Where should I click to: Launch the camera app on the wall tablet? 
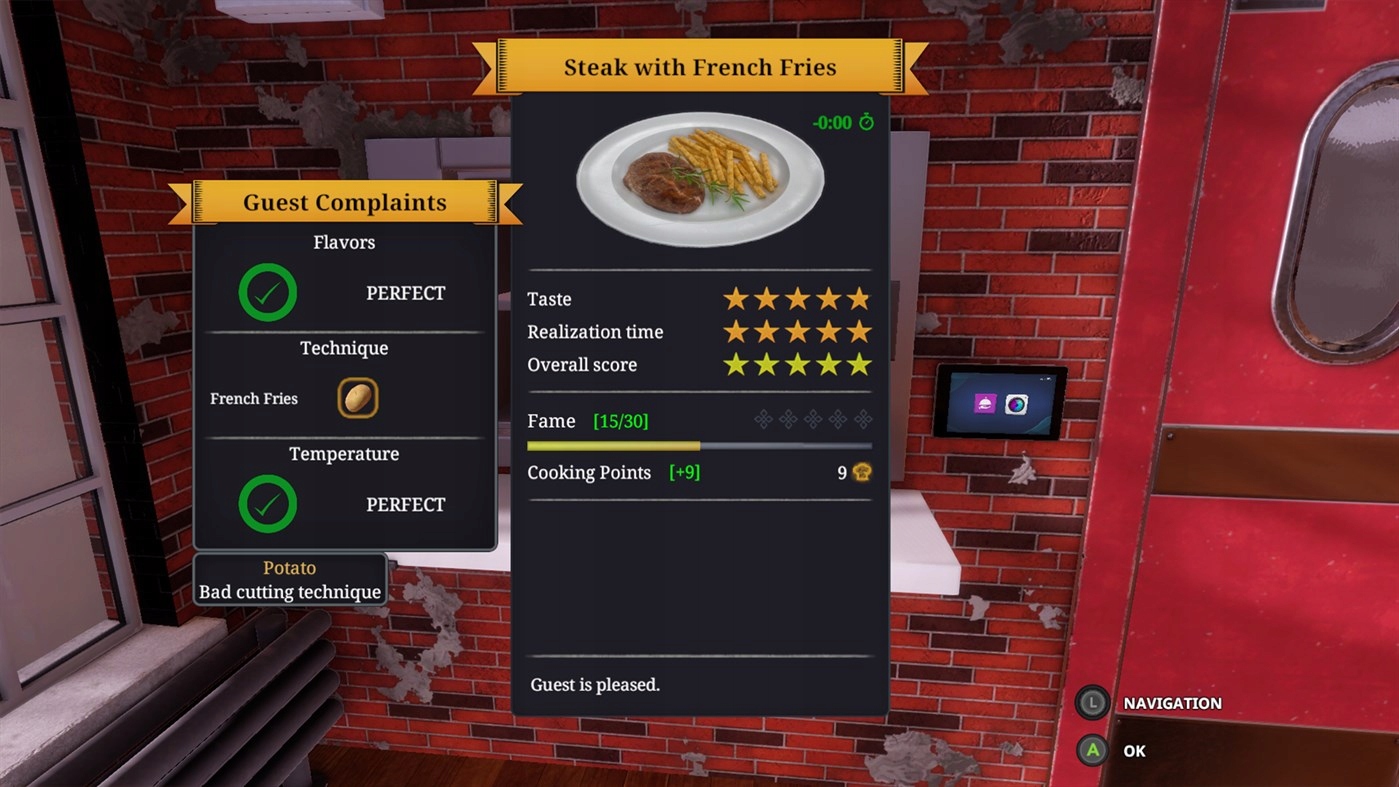pyautogui.click(x=1016, y=404)
